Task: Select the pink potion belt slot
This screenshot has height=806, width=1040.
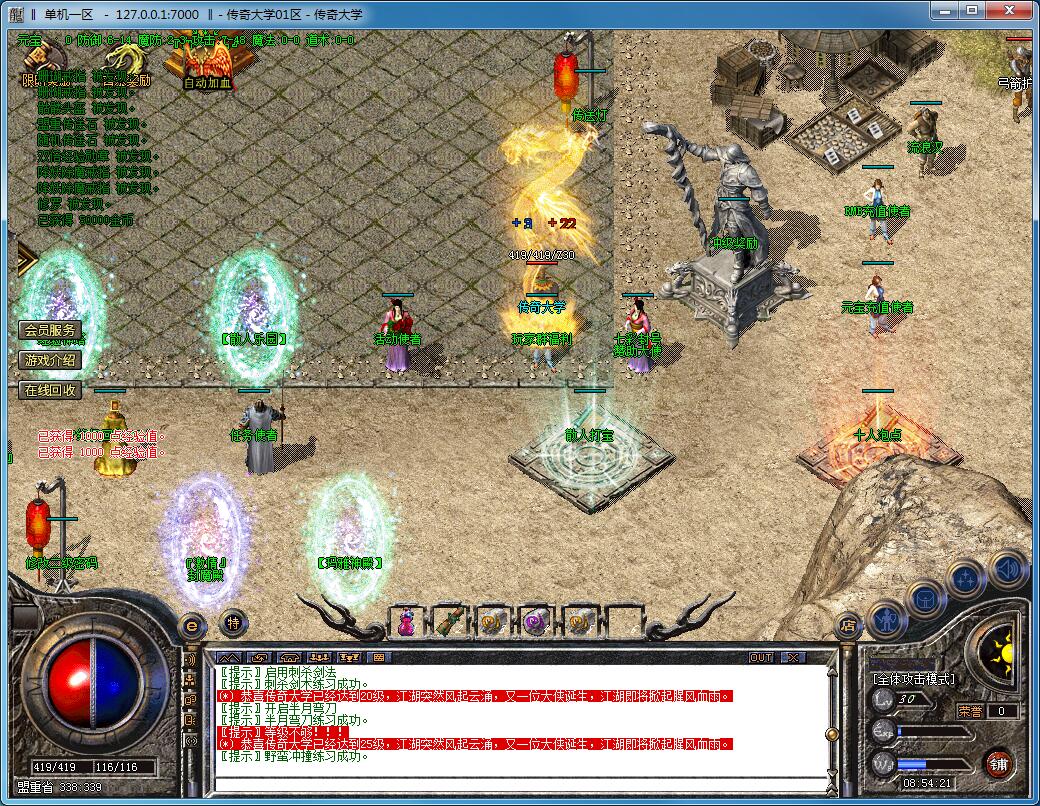Action: [x=406, y=622]
